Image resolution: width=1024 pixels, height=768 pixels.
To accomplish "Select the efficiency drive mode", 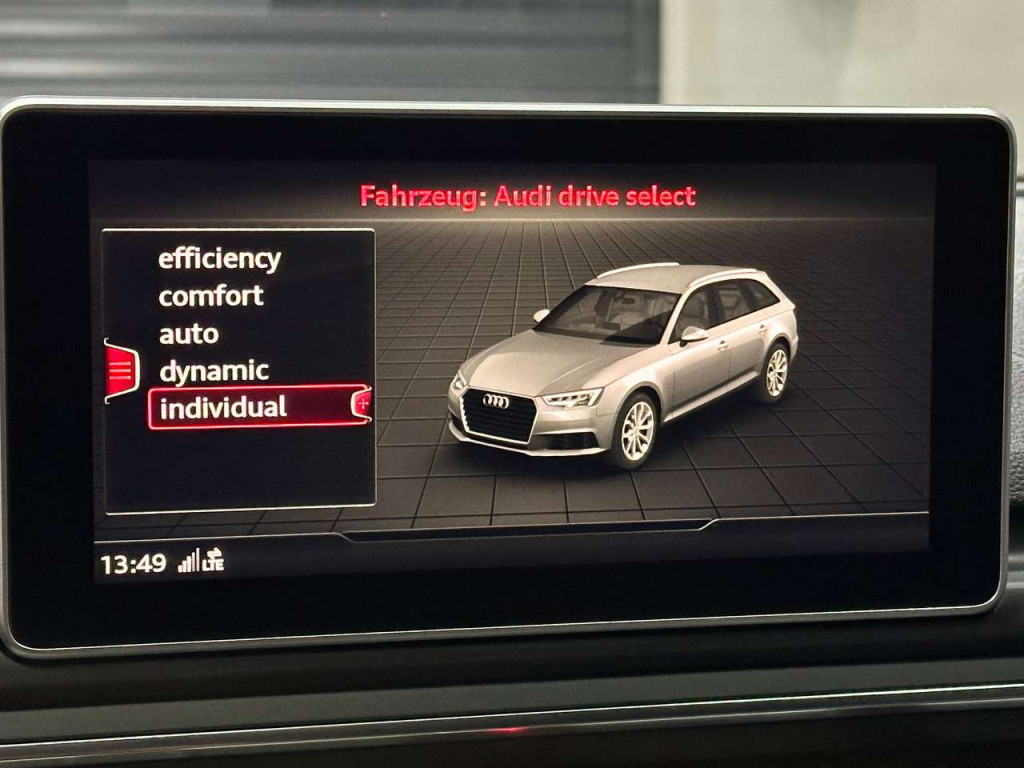I will click(219, 259).
